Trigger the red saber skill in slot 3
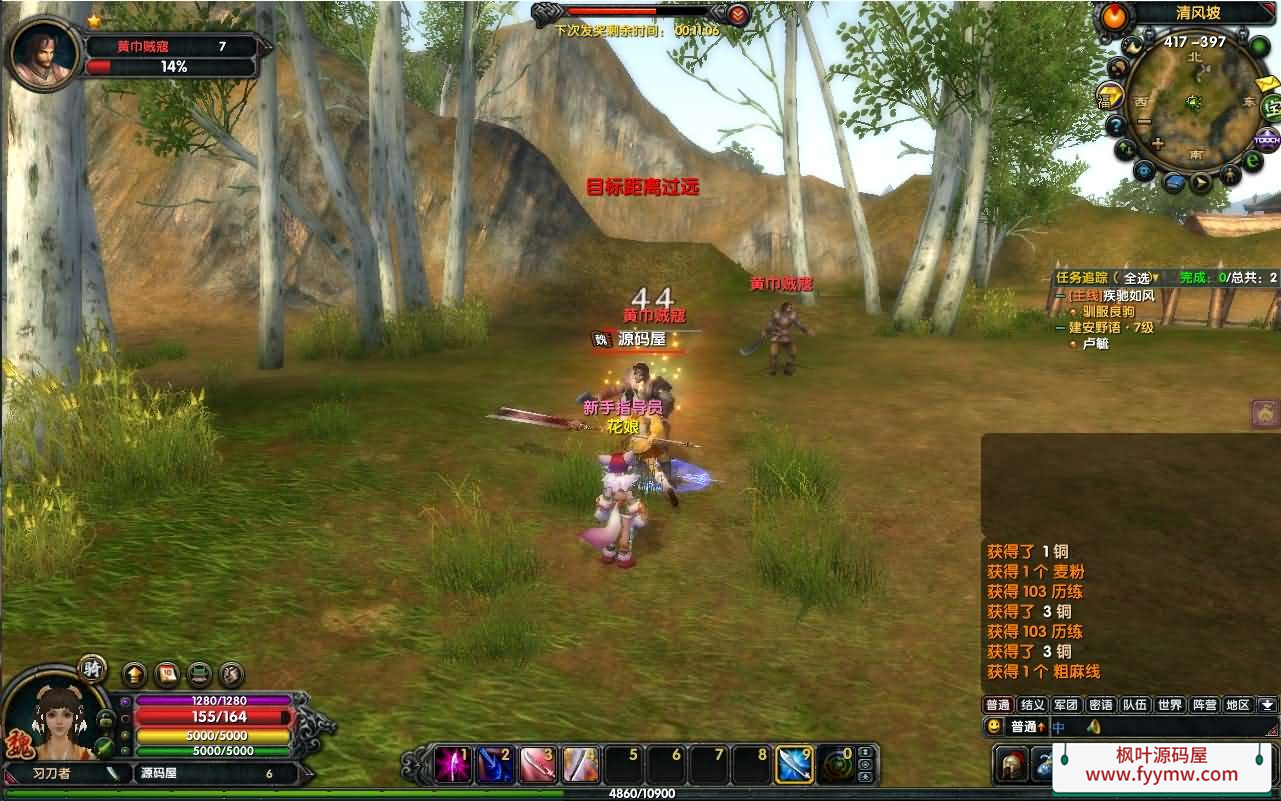This screenshot has height=801, width=1281. tap(537, 765)
